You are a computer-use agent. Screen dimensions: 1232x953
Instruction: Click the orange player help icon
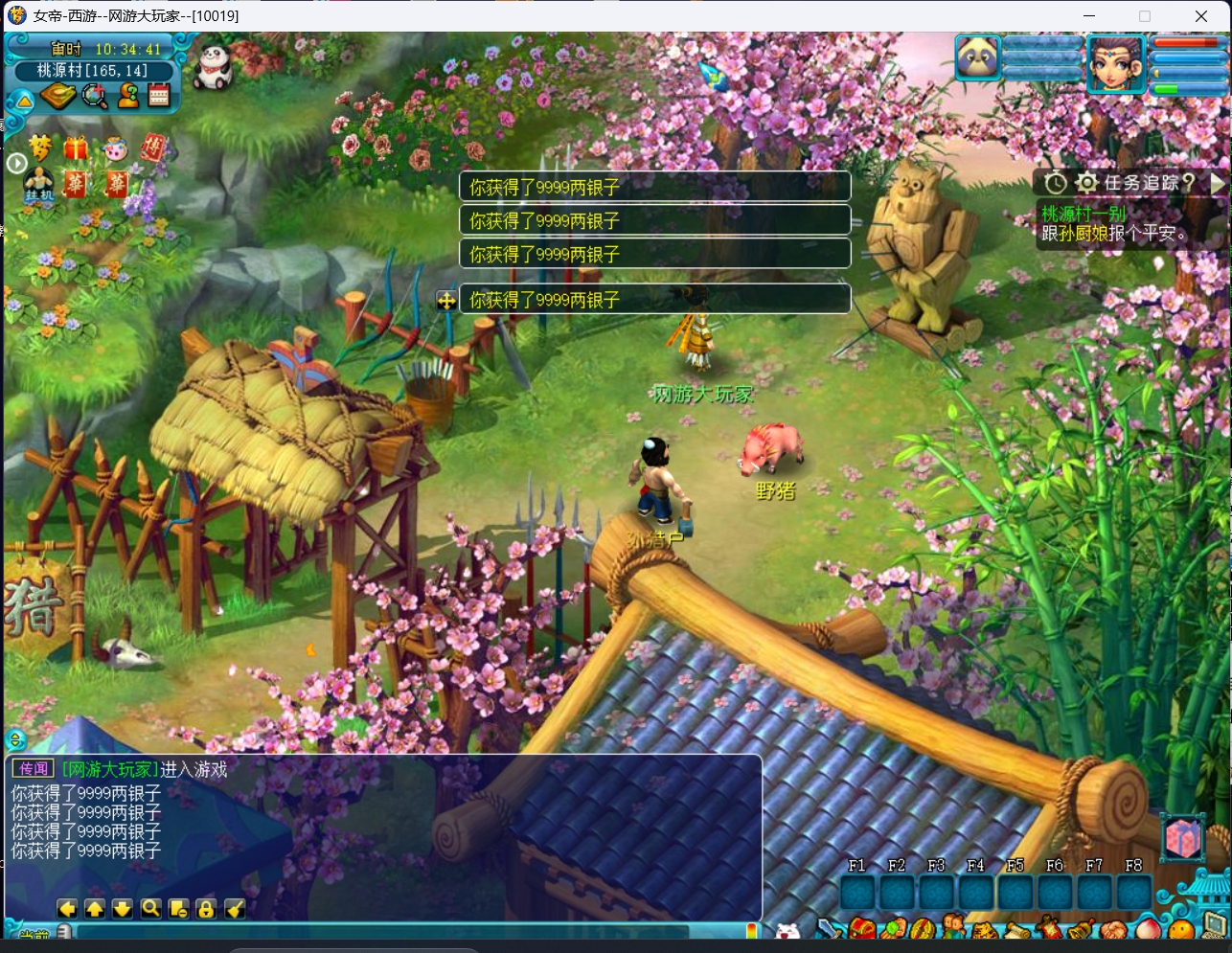tap(127, 96)
